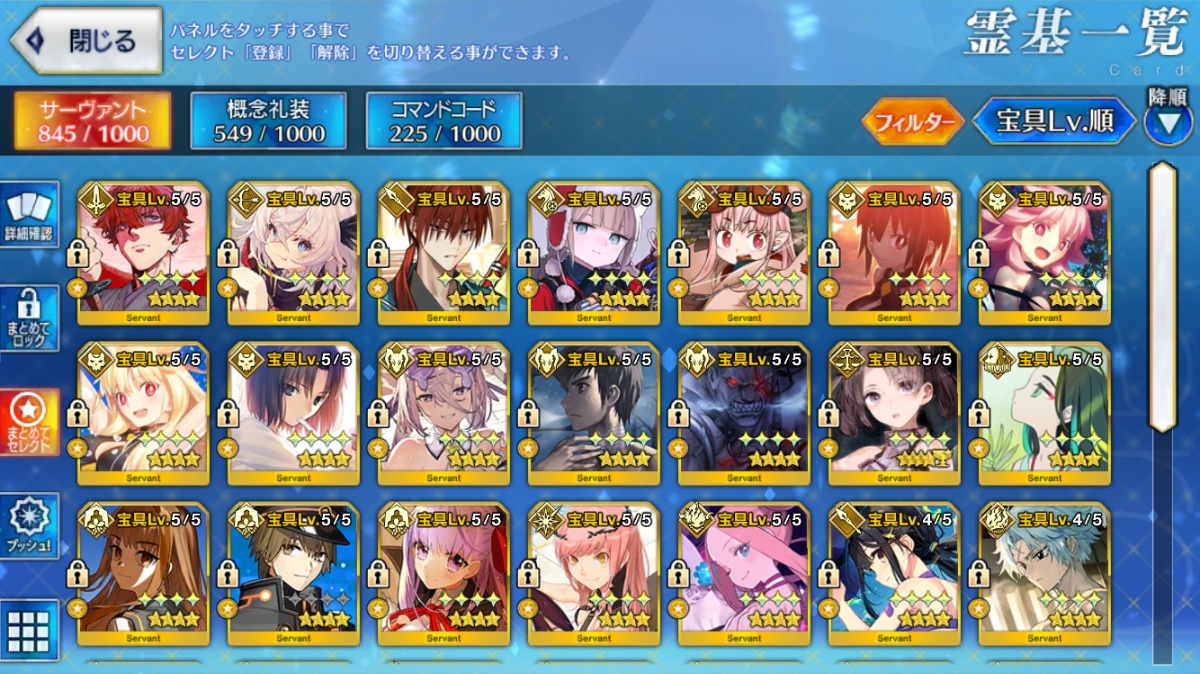
Task: Activate まとめてセレクト bulk select
Action: [x=30, y=421]
